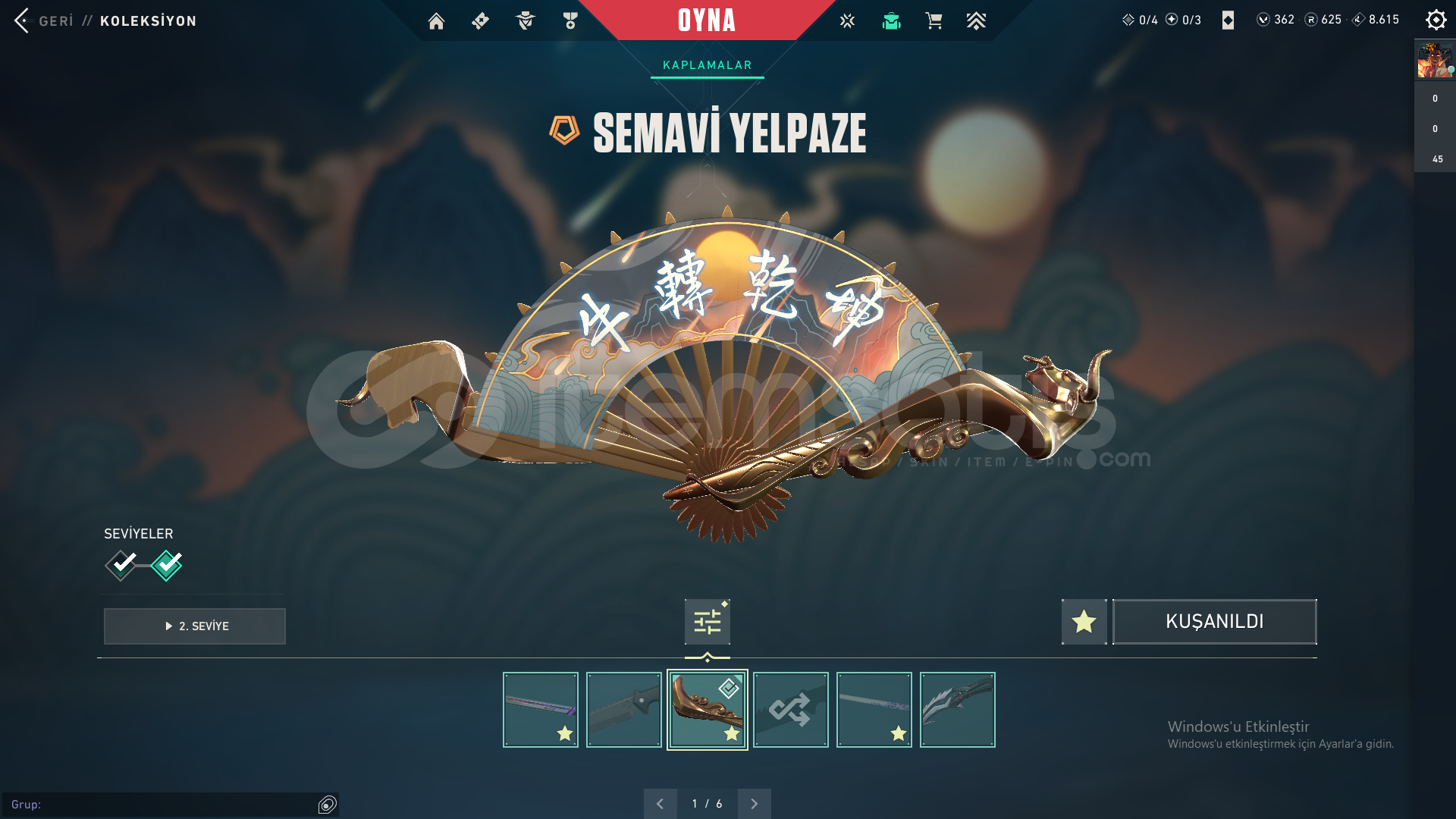Open the skin filter sliders button

(707, 622)
